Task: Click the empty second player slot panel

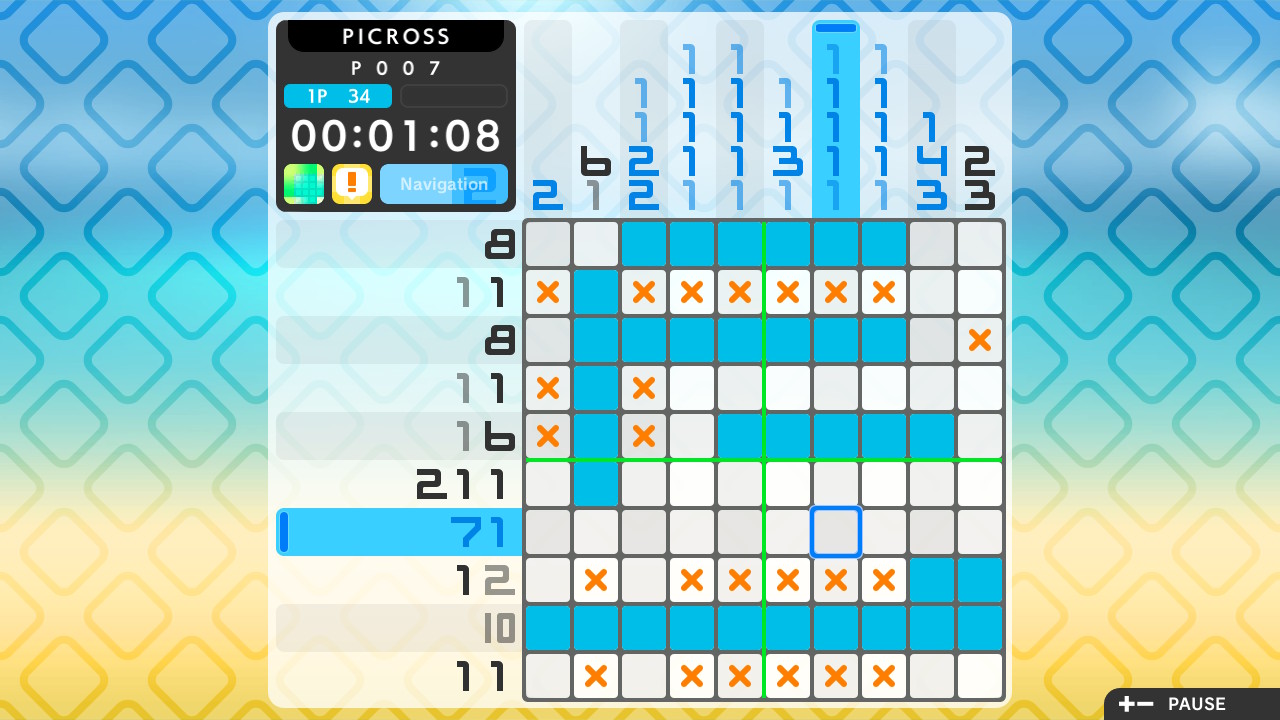Action: click(x=453, y=96)
